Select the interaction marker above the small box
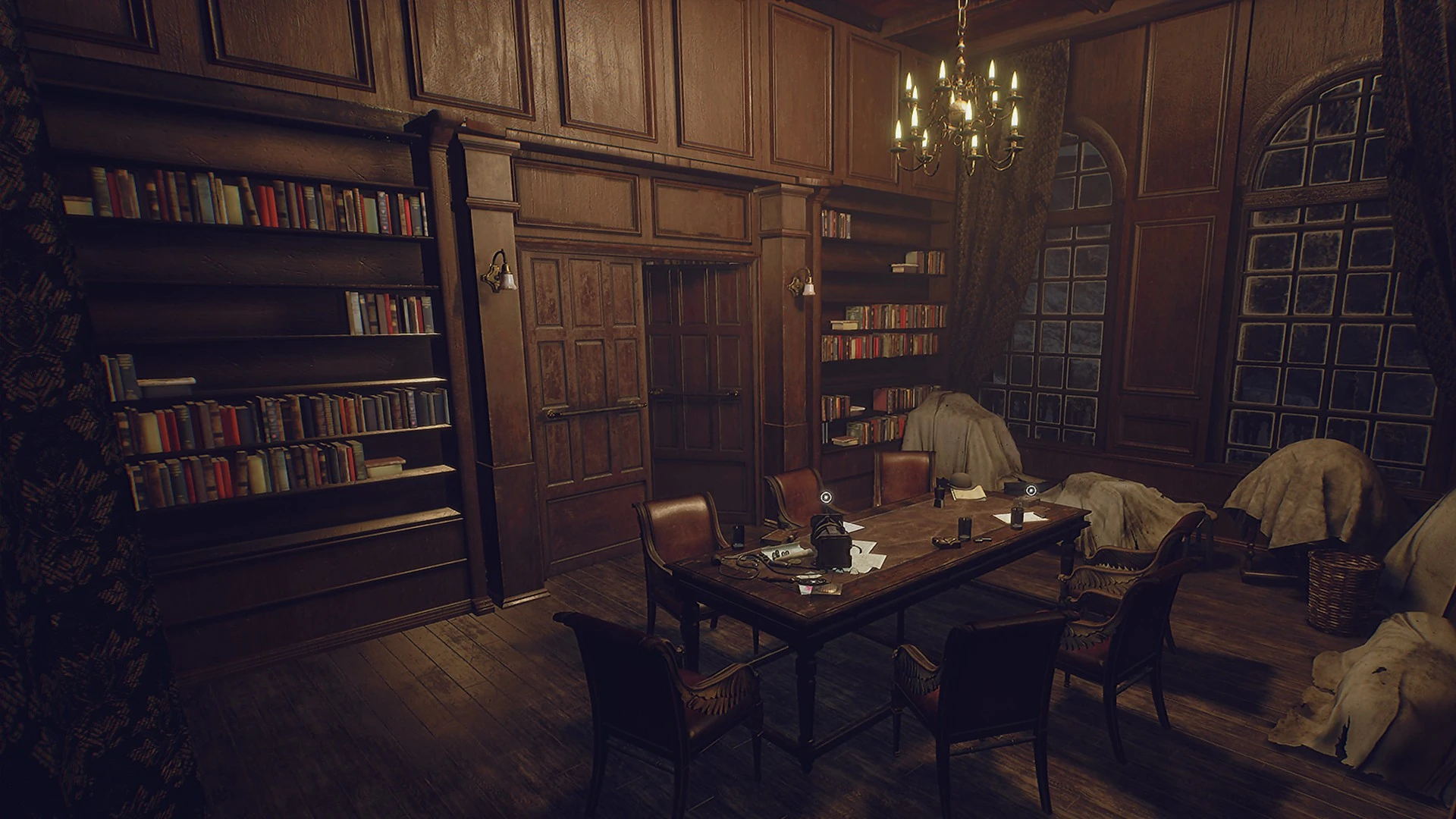The height and width of the screenshot is (819, 1456). point(1030,491)
